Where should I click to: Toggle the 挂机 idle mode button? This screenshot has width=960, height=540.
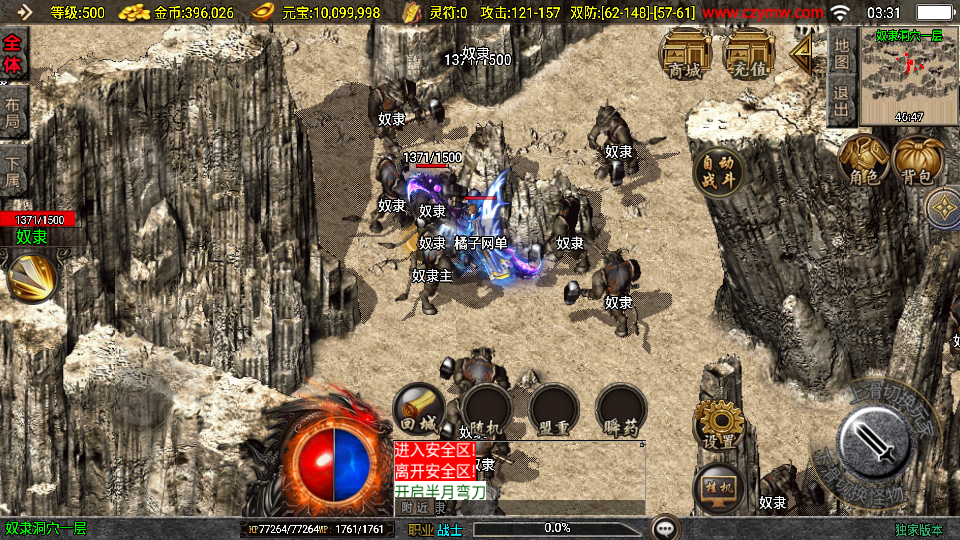[x=719, y=488]
